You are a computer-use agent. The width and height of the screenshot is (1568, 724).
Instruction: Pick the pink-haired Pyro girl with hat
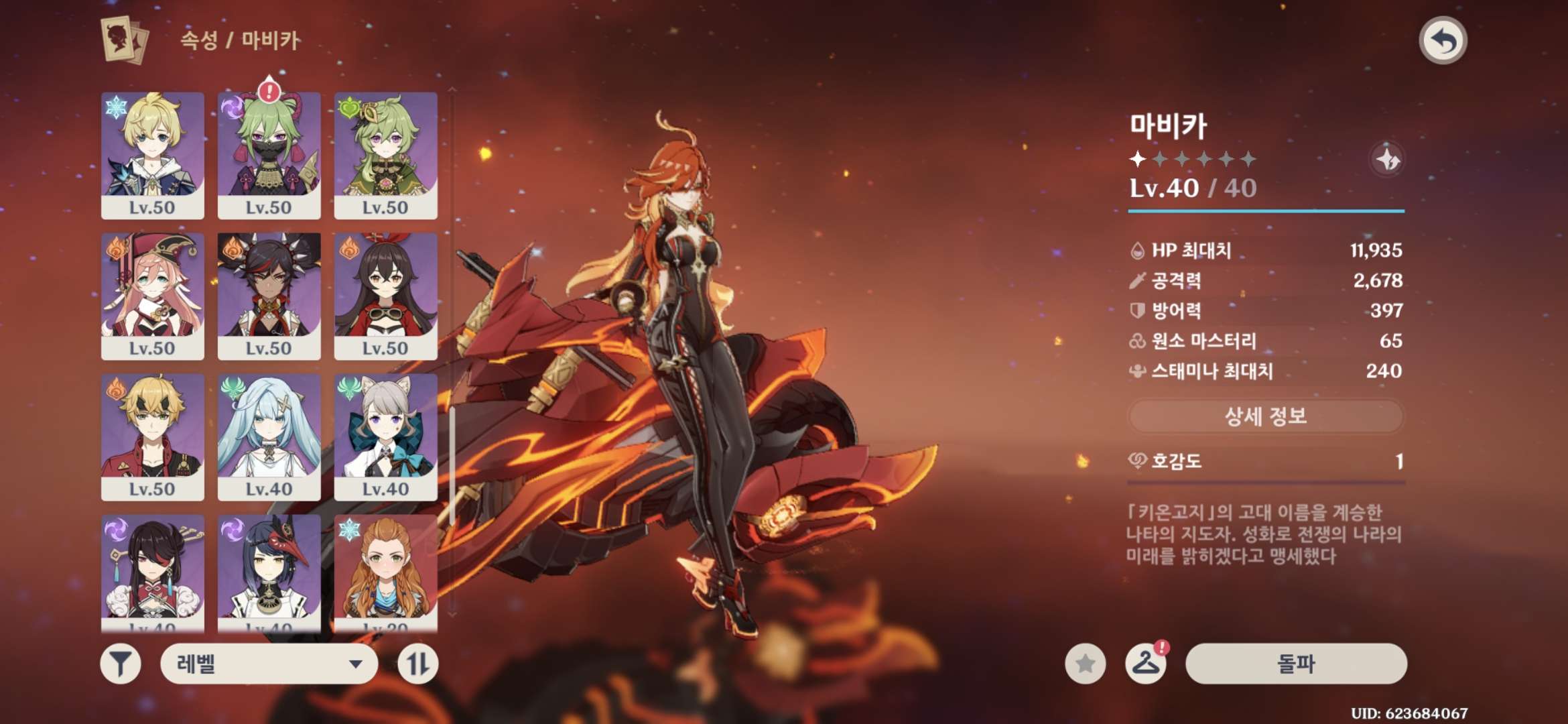coord(153,296)
